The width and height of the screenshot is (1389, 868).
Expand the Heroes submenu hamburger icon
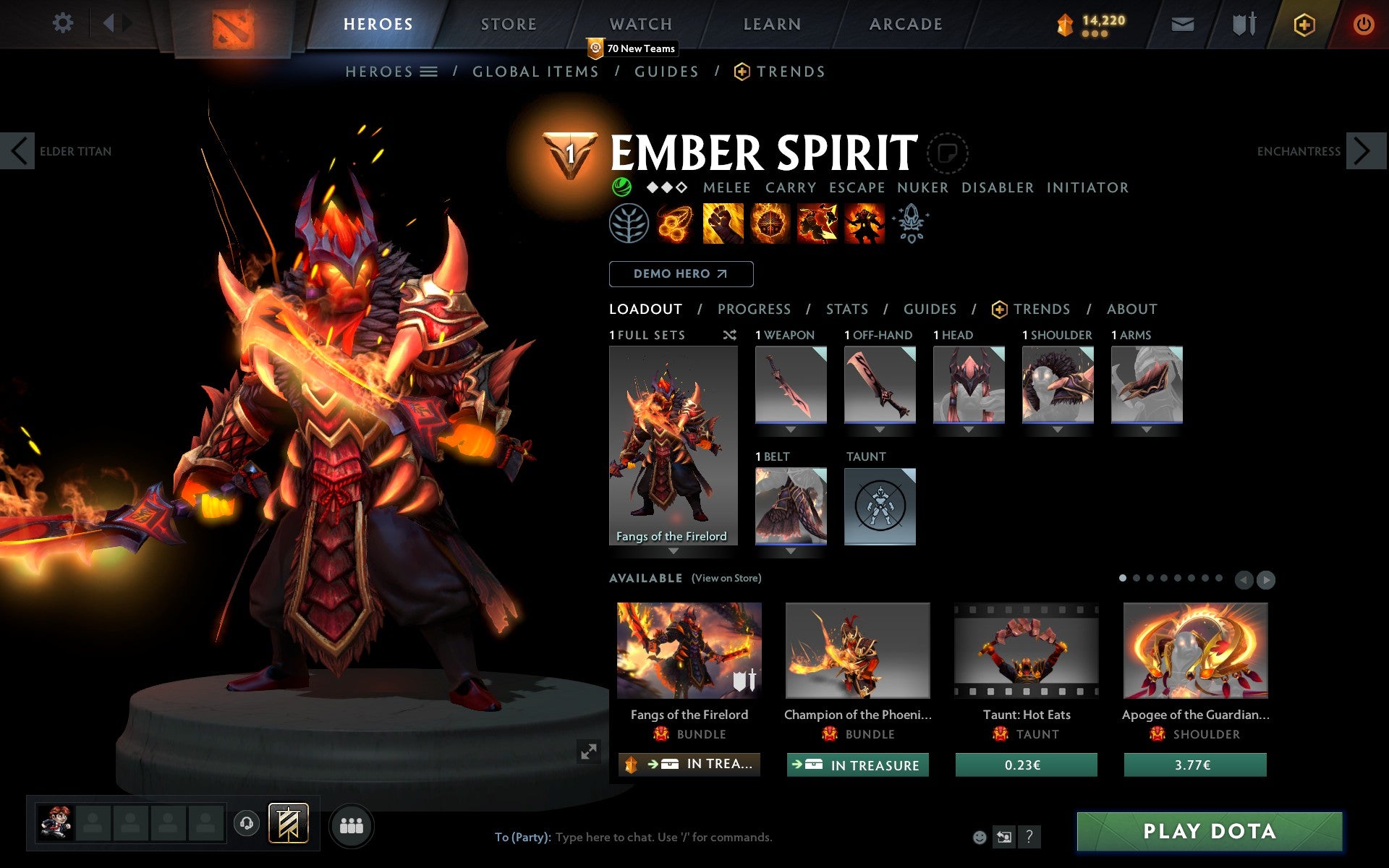point(430,72)
